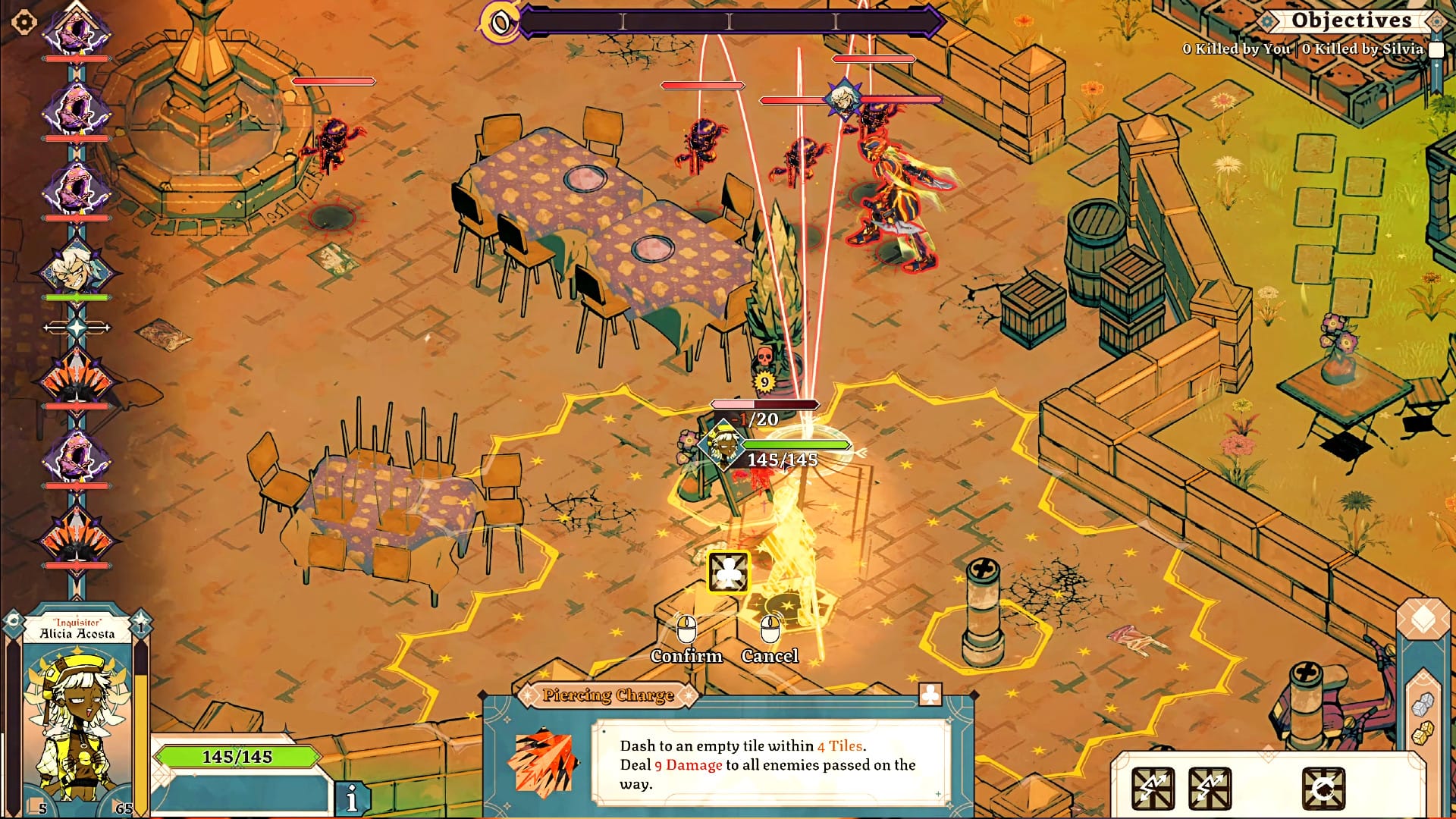Image resolution: width=1456 pixels, height=819 pixels.
Task: Open the info panel with the i button
Action: tap(352, 798)
